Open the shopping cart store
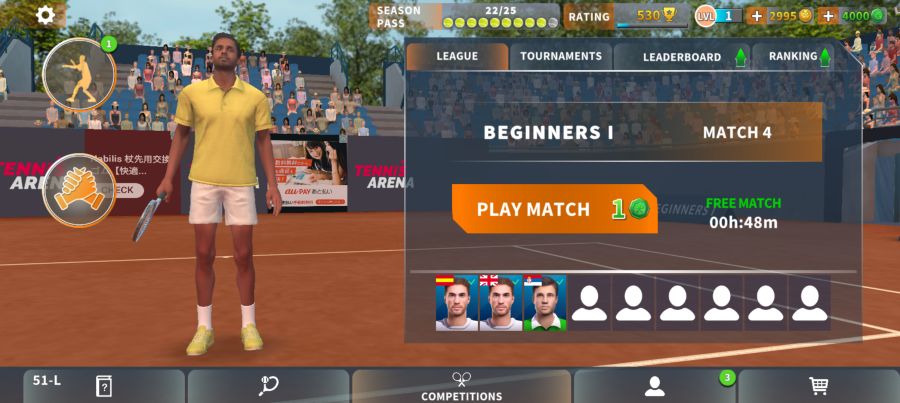Screen dimensions: 900x403 [818, 386]
